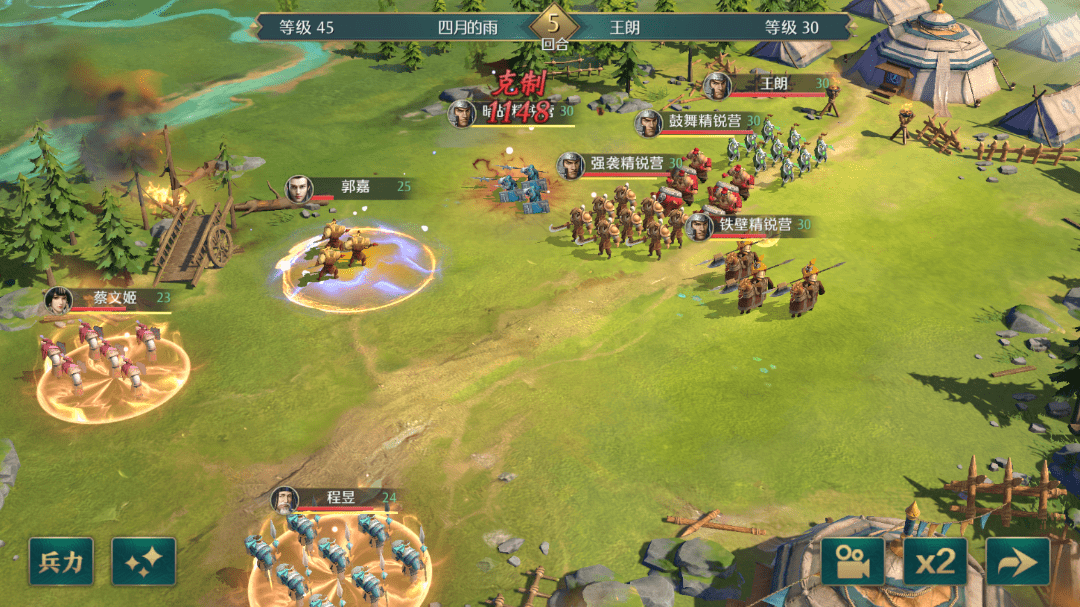
Task: Skip the battle with the arrow button
Action: pos(1018,562)
